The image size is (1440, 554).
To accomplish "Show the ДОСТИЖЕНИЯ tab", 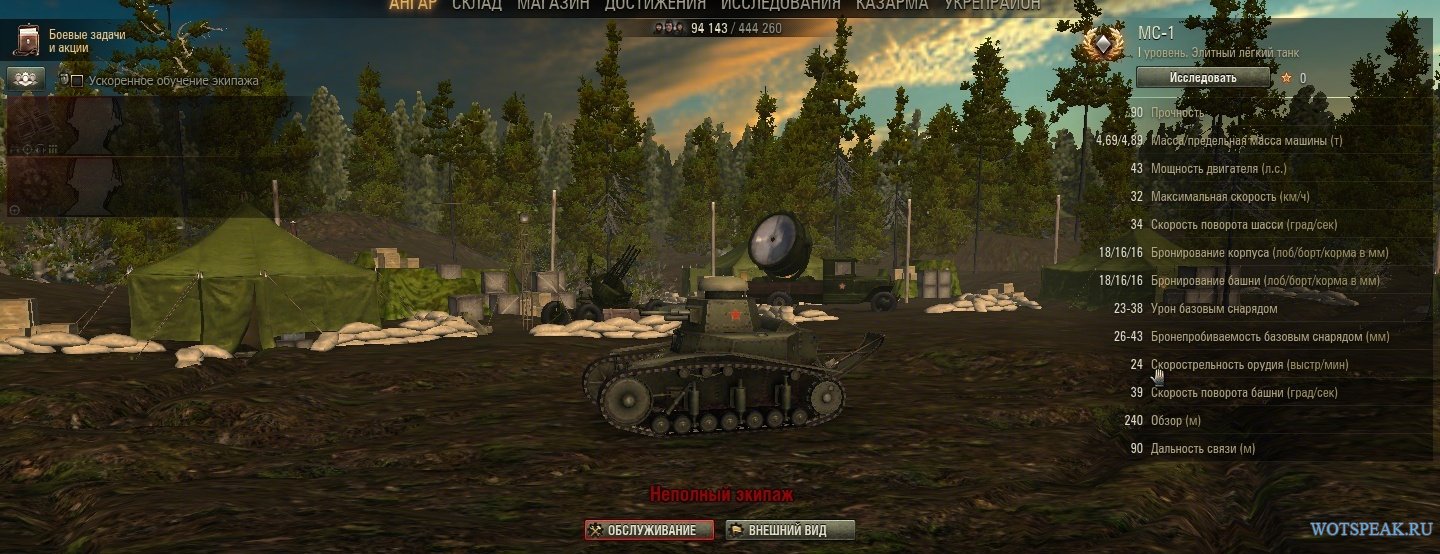I will [x=656, y=5].
